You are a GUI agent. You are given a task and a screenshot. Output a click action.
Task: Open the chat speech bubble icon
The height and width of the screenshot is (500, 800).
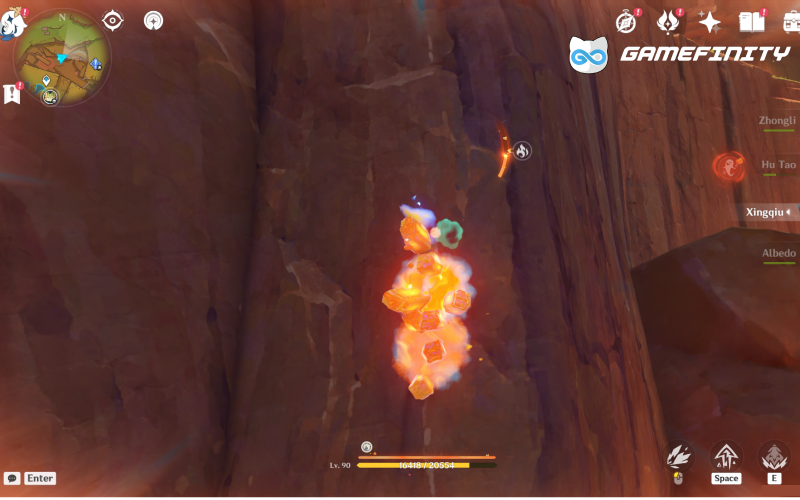(x=12, y=479)
